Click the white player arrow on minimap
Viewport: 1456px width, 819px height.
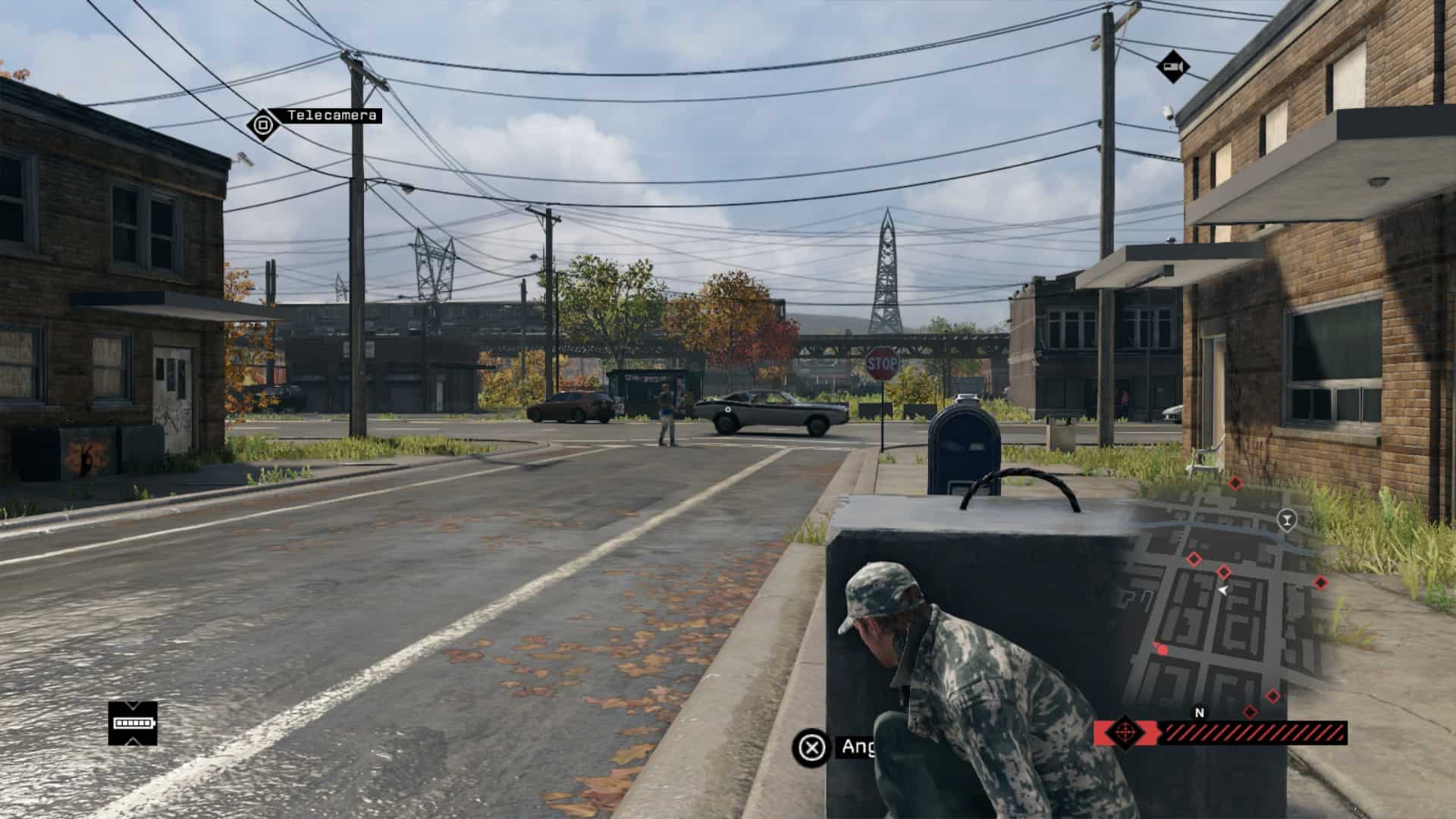1222,589
